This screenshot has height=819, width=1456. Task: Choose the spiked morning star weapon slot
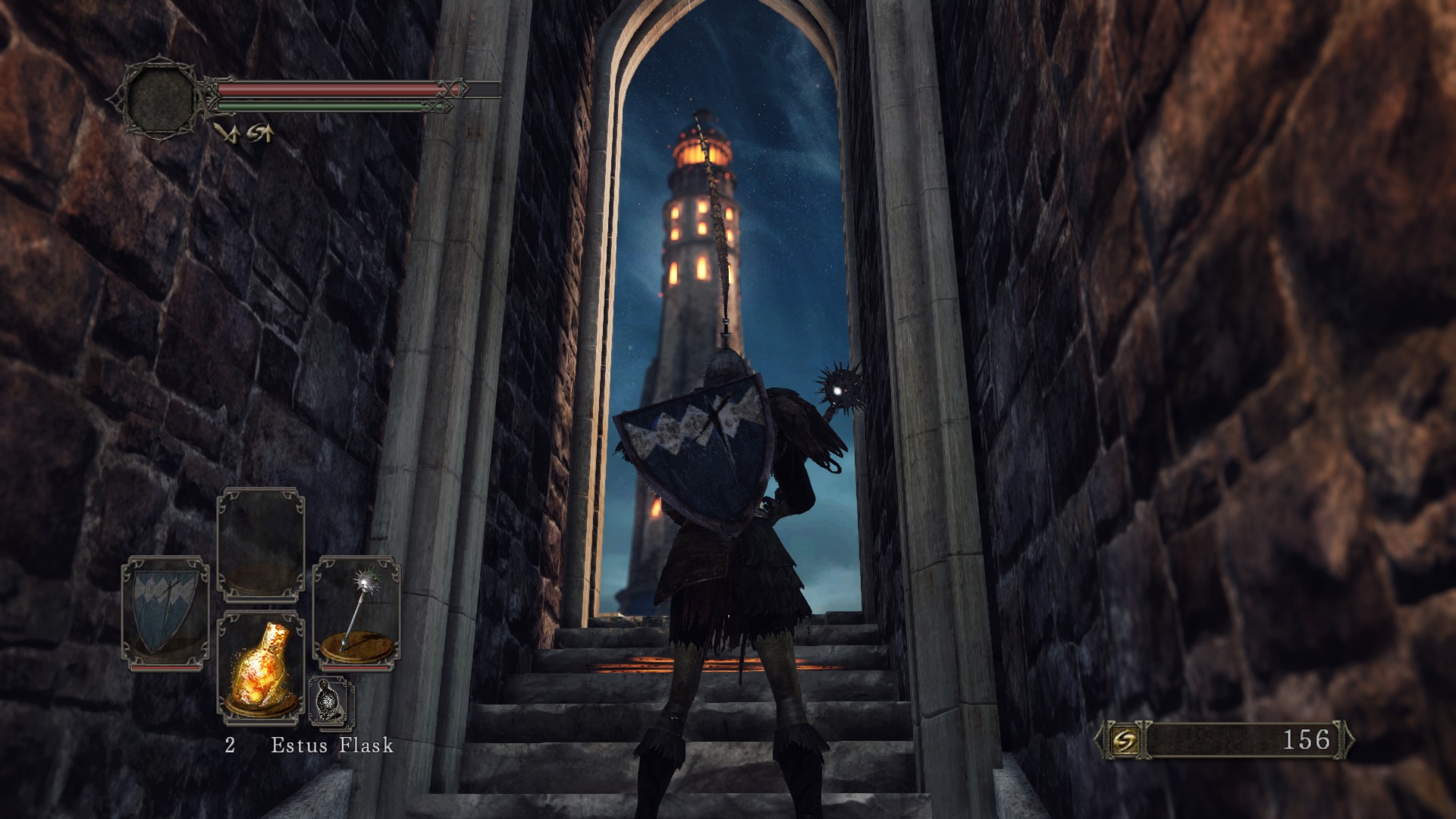356,613
